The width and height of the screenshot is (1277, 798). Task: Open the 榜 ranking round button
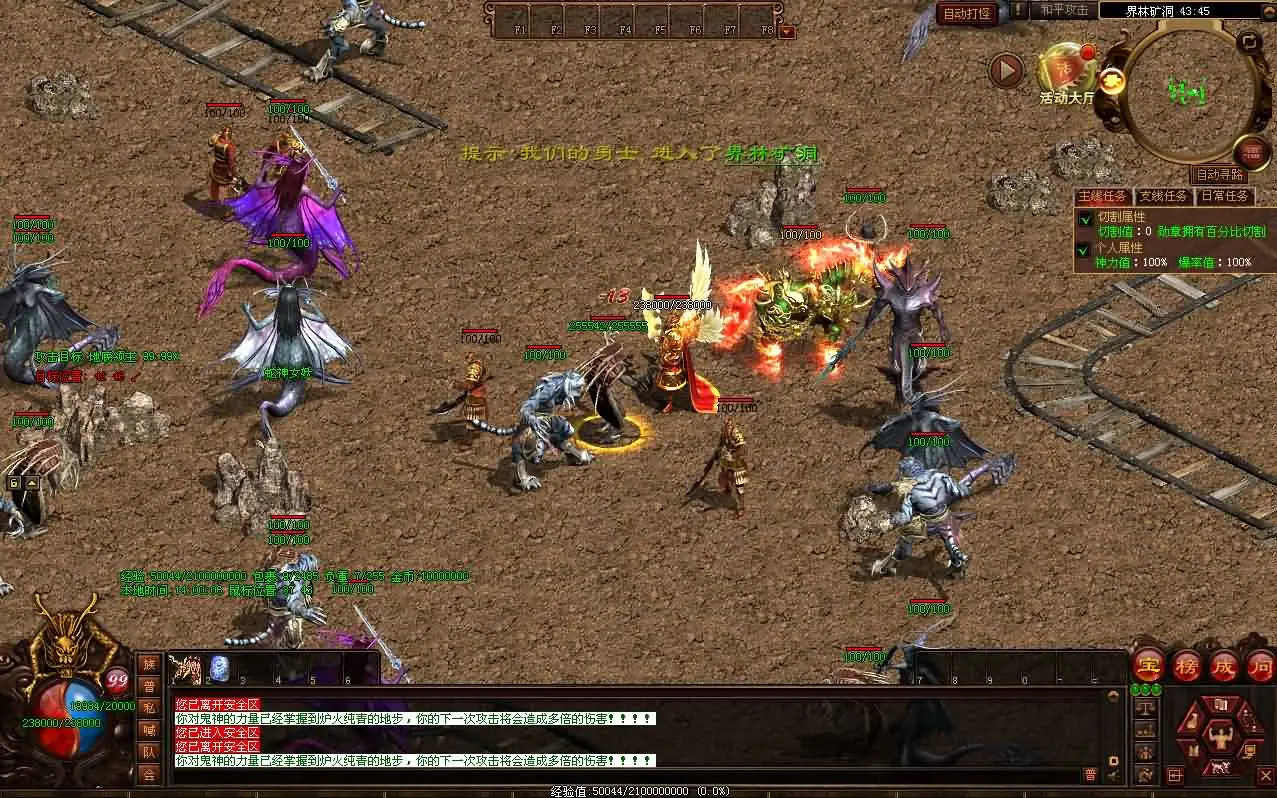(1186, 665)
